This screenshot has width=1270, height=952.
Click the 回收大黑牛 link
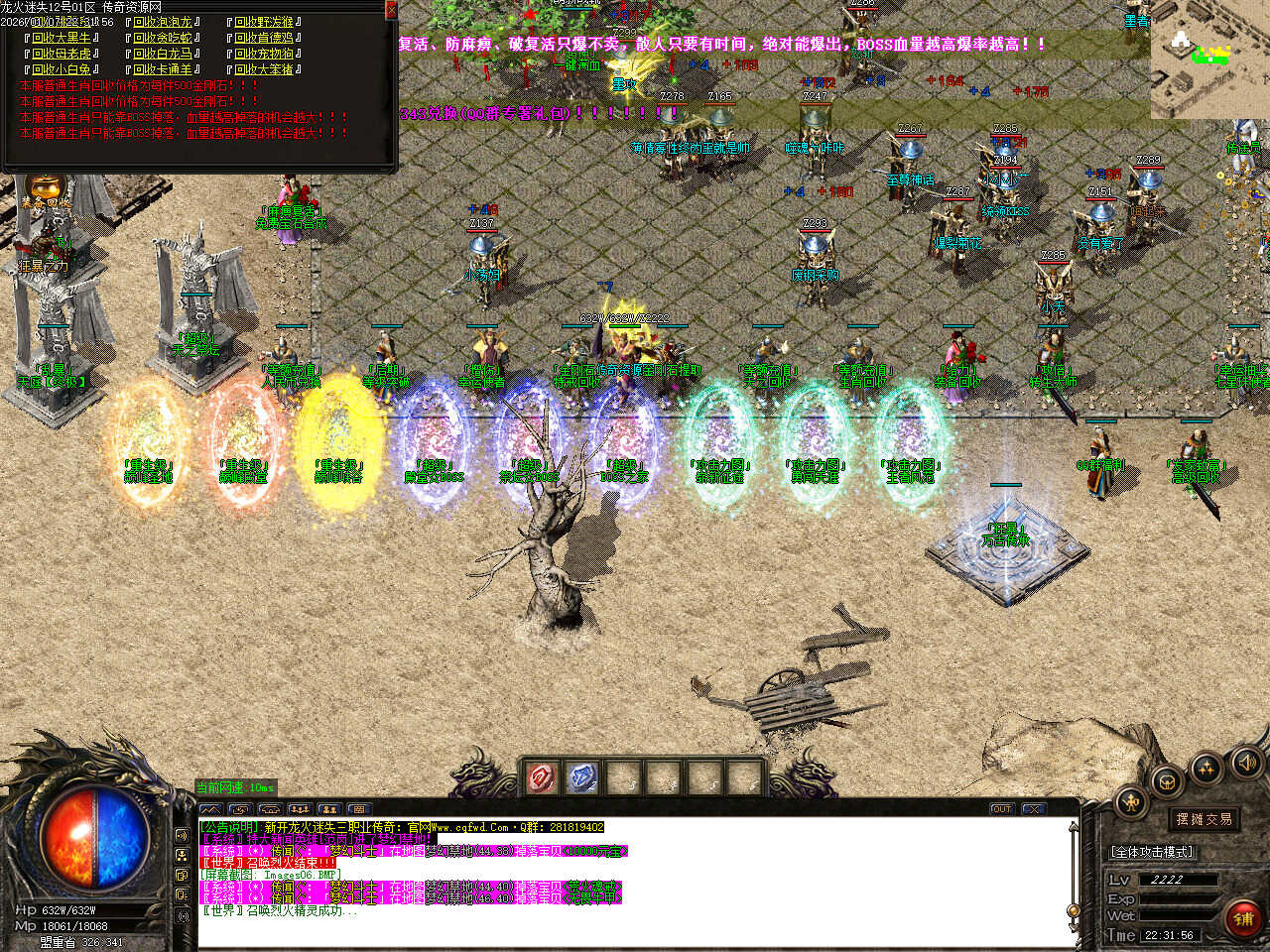tap(62, 38)
